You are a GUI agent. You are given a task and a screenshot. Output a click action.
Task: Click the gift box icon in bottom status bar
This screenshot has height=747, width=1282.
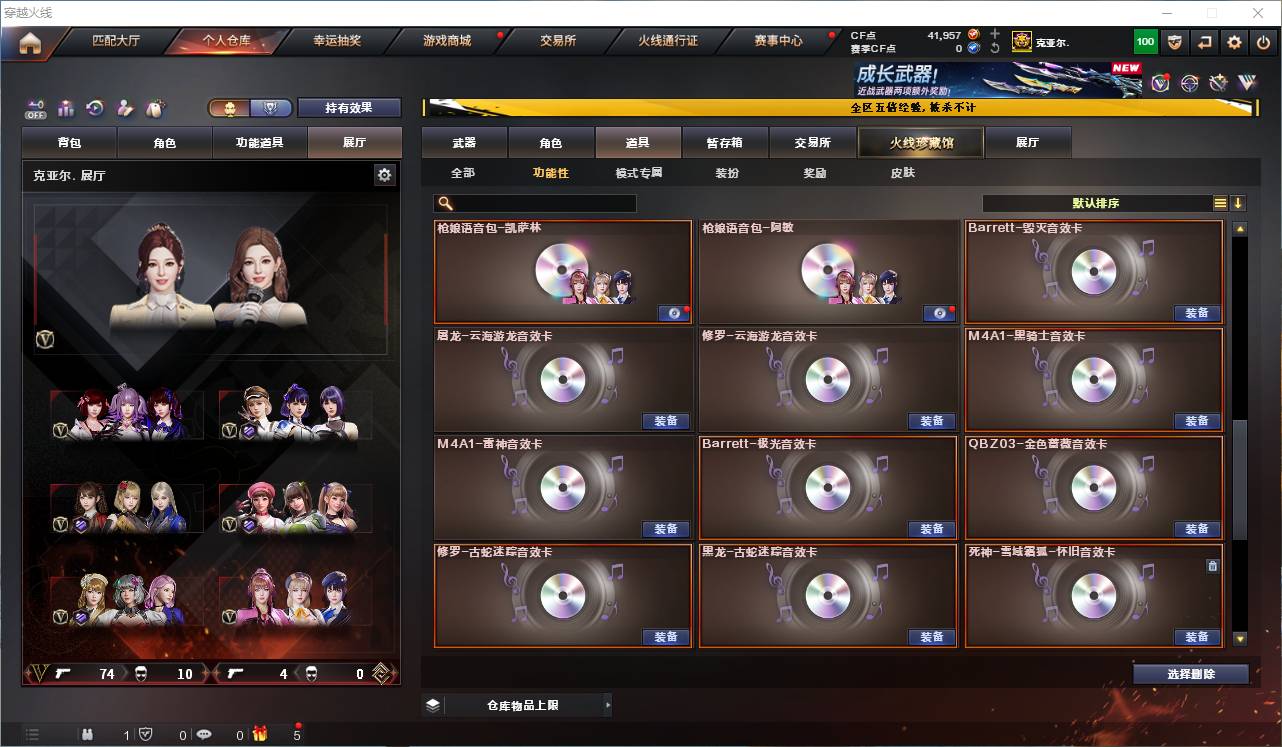[260, 734]
